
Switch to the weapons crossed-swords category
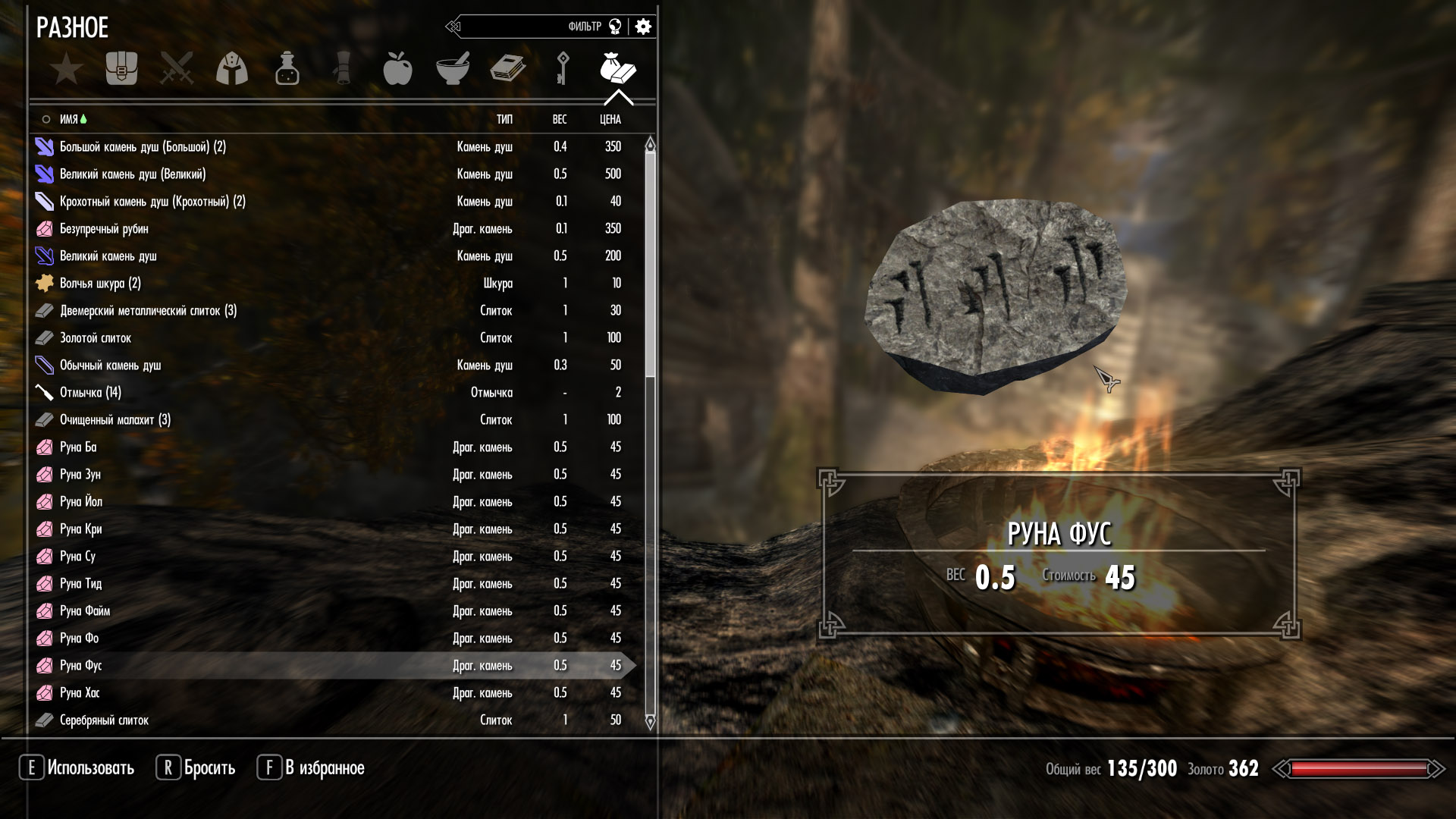click(177, 69)
